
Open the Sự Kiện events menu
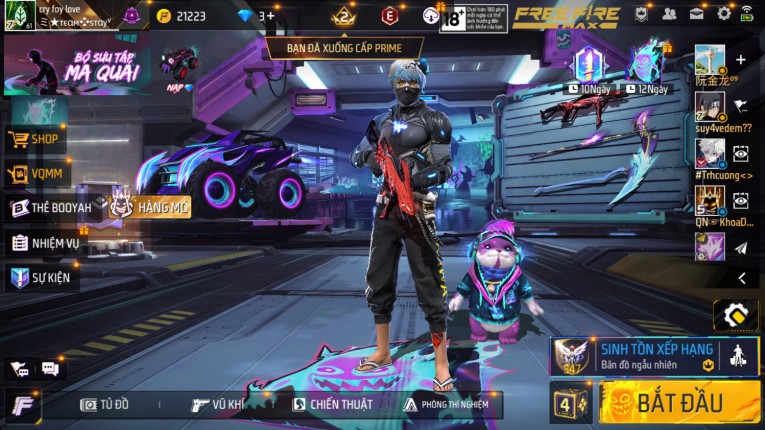pyautogui.click(x=42, y=277)
